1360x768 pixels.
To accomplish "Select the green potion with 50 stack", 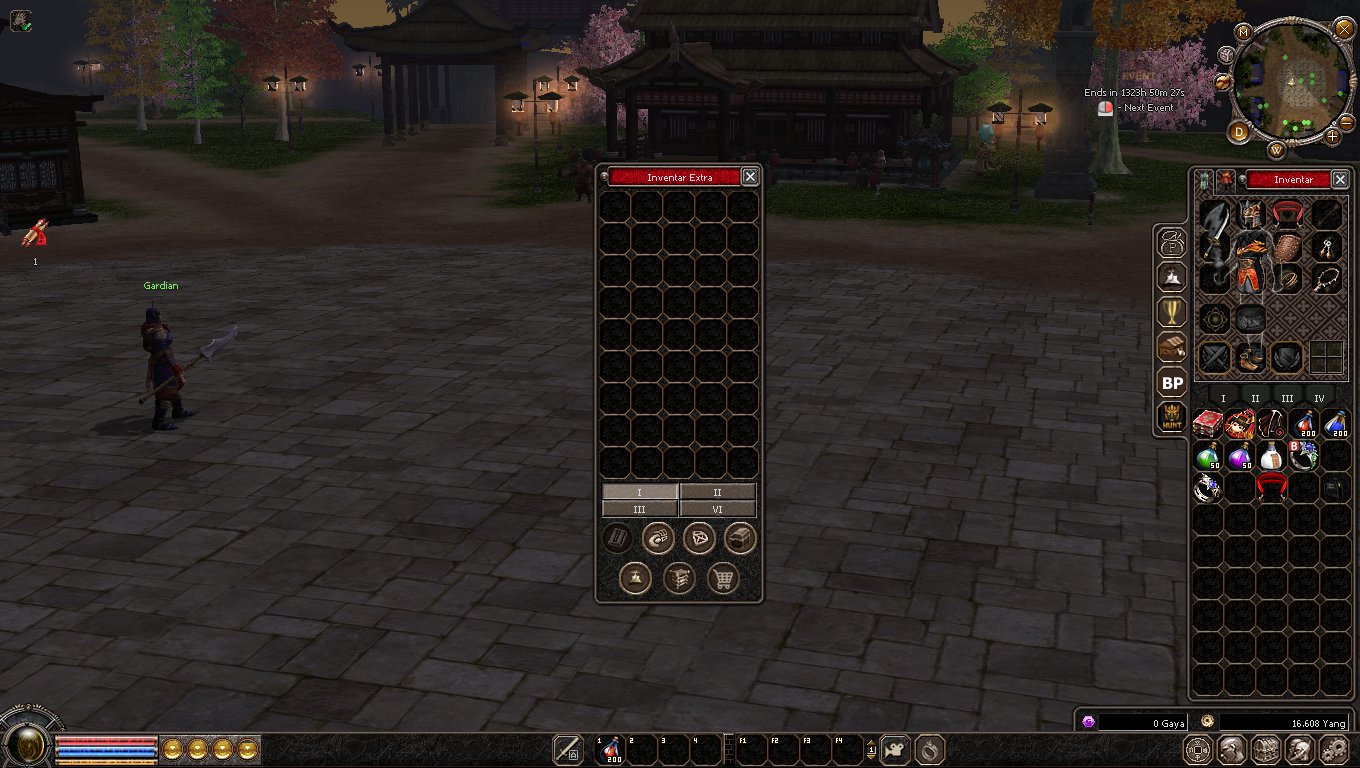I will coord(1208,456).
